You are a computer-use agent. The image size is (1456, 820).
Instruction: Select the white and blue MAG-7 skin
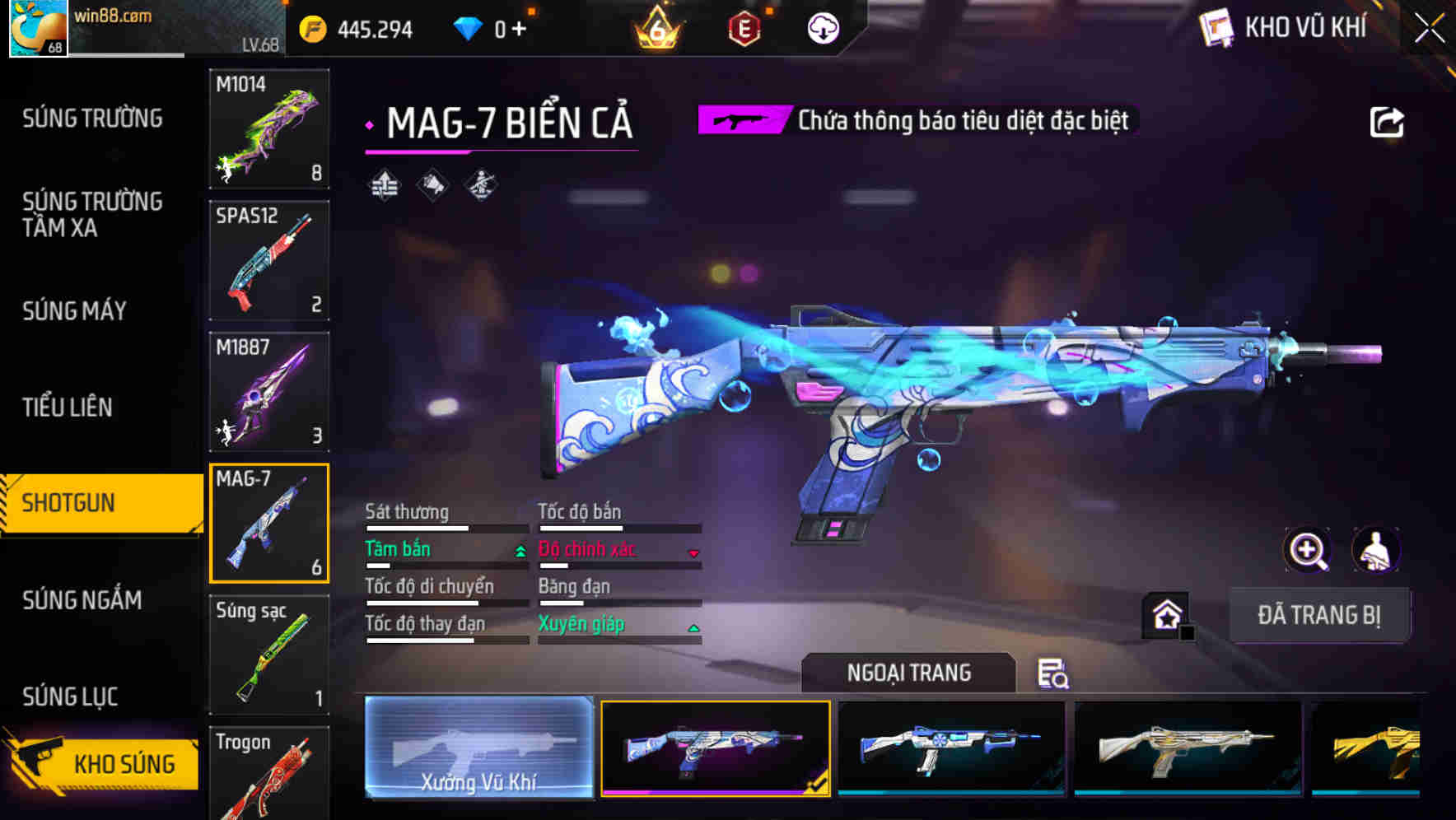coord(951,748)
